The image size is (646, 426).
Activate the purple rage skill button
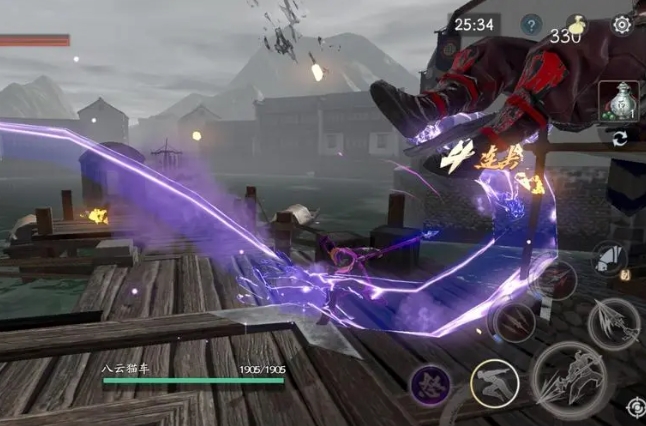coord(429,384)
